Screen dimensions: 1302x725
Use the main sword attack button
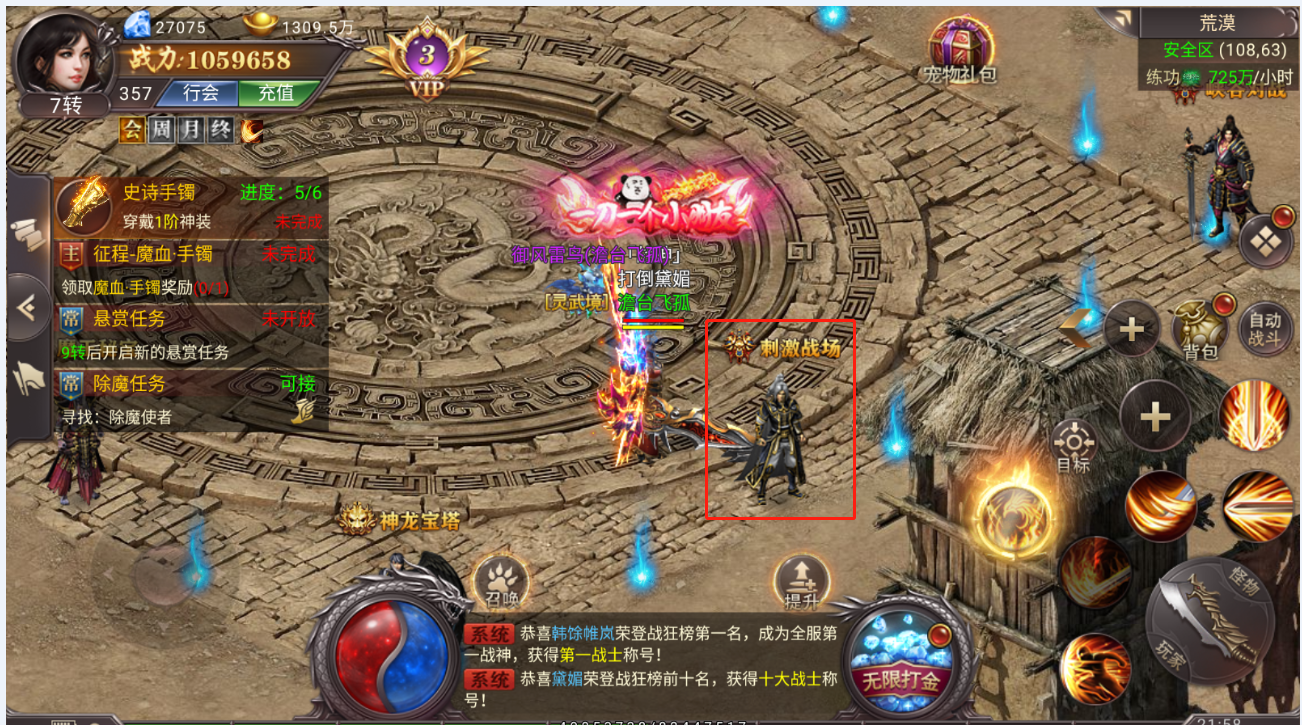pyautogui.click(x=1208, y=618)
